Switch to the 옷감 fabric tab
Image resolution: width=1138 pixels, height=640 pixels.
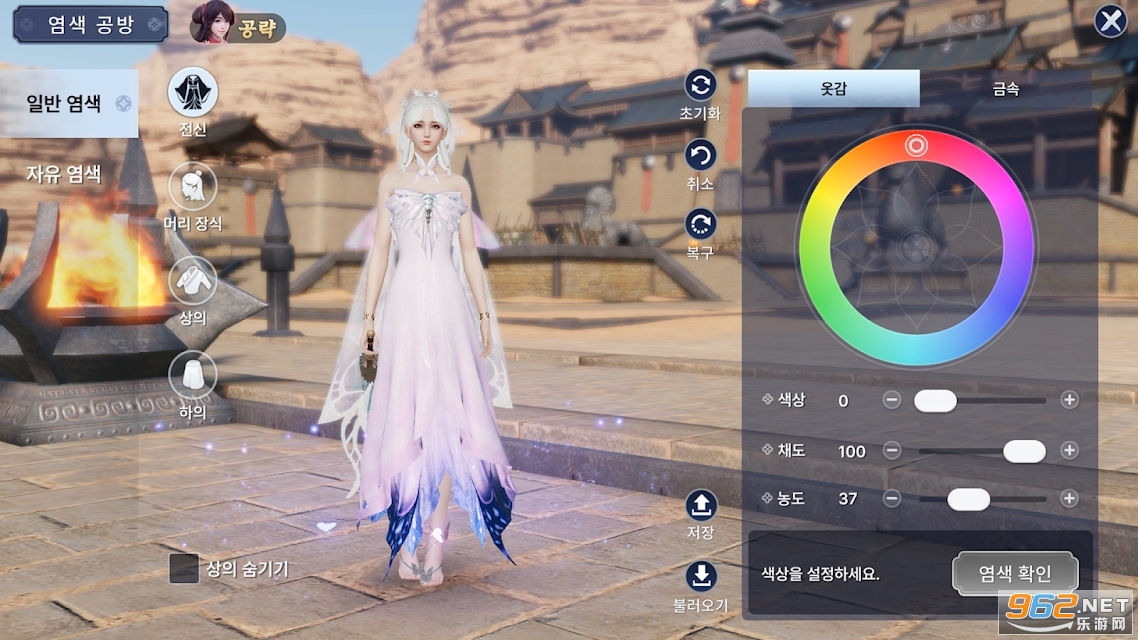click(833, 89)
